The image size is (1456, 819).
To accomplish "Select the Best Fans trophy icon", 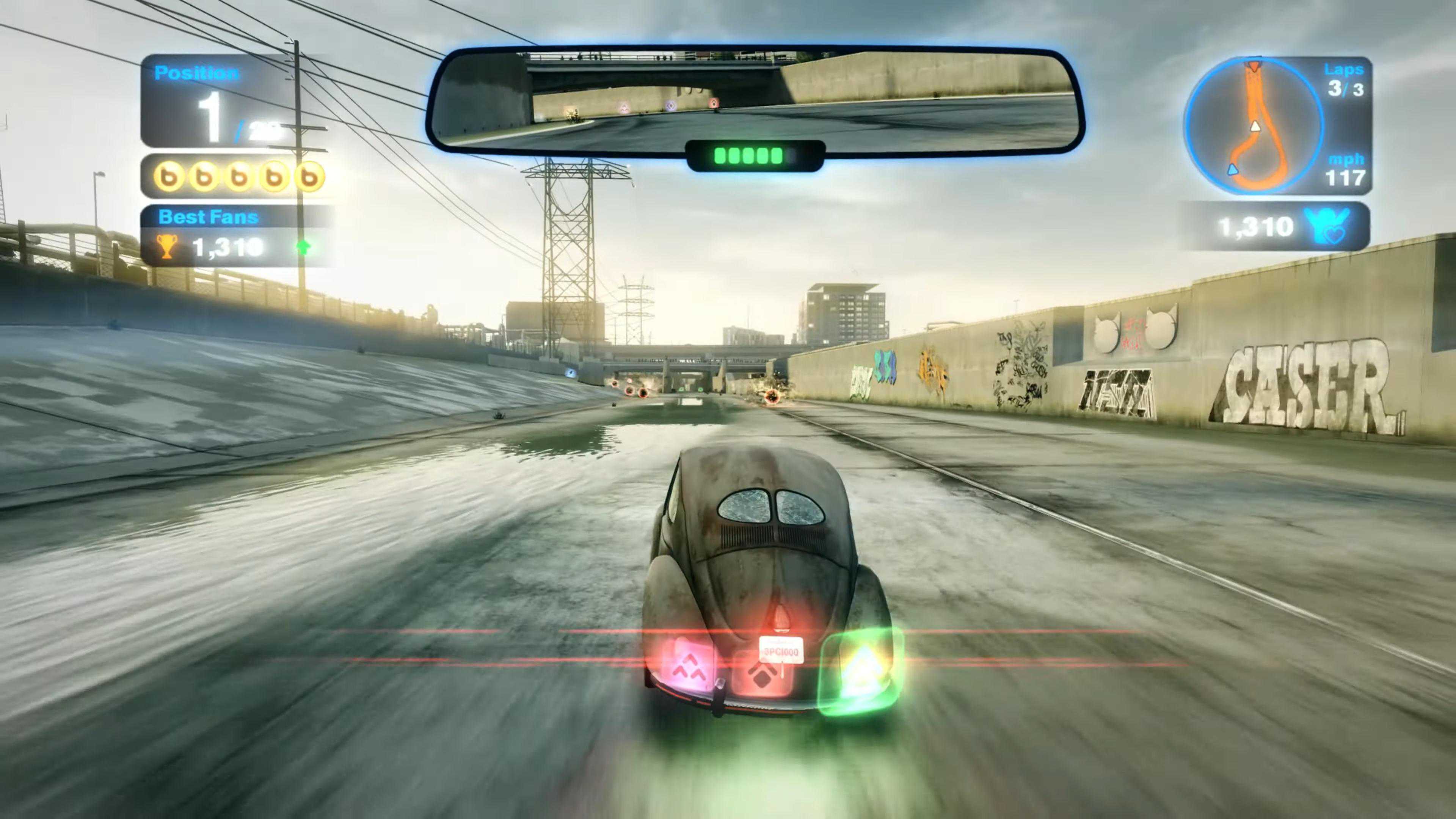I will (x=167, y=247).
